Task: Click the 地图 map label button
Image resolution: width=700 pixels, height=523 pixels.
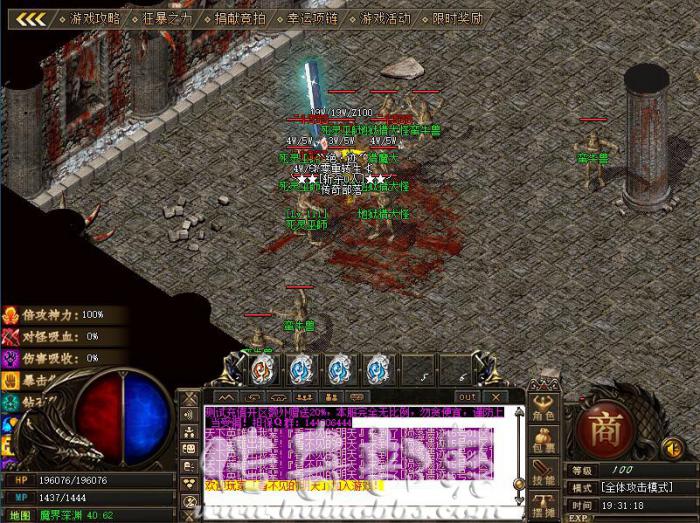Action: pos(20,515)
